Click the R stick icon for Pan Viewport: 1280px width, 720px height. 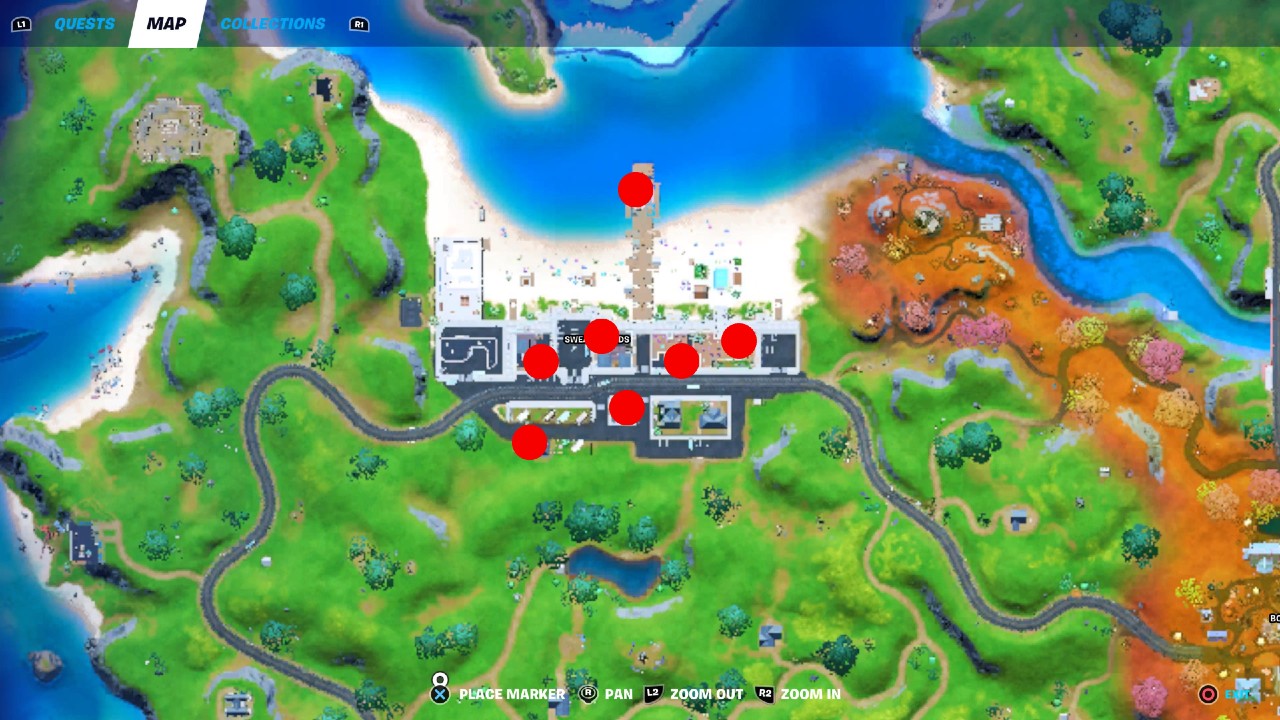coord(591,692)
